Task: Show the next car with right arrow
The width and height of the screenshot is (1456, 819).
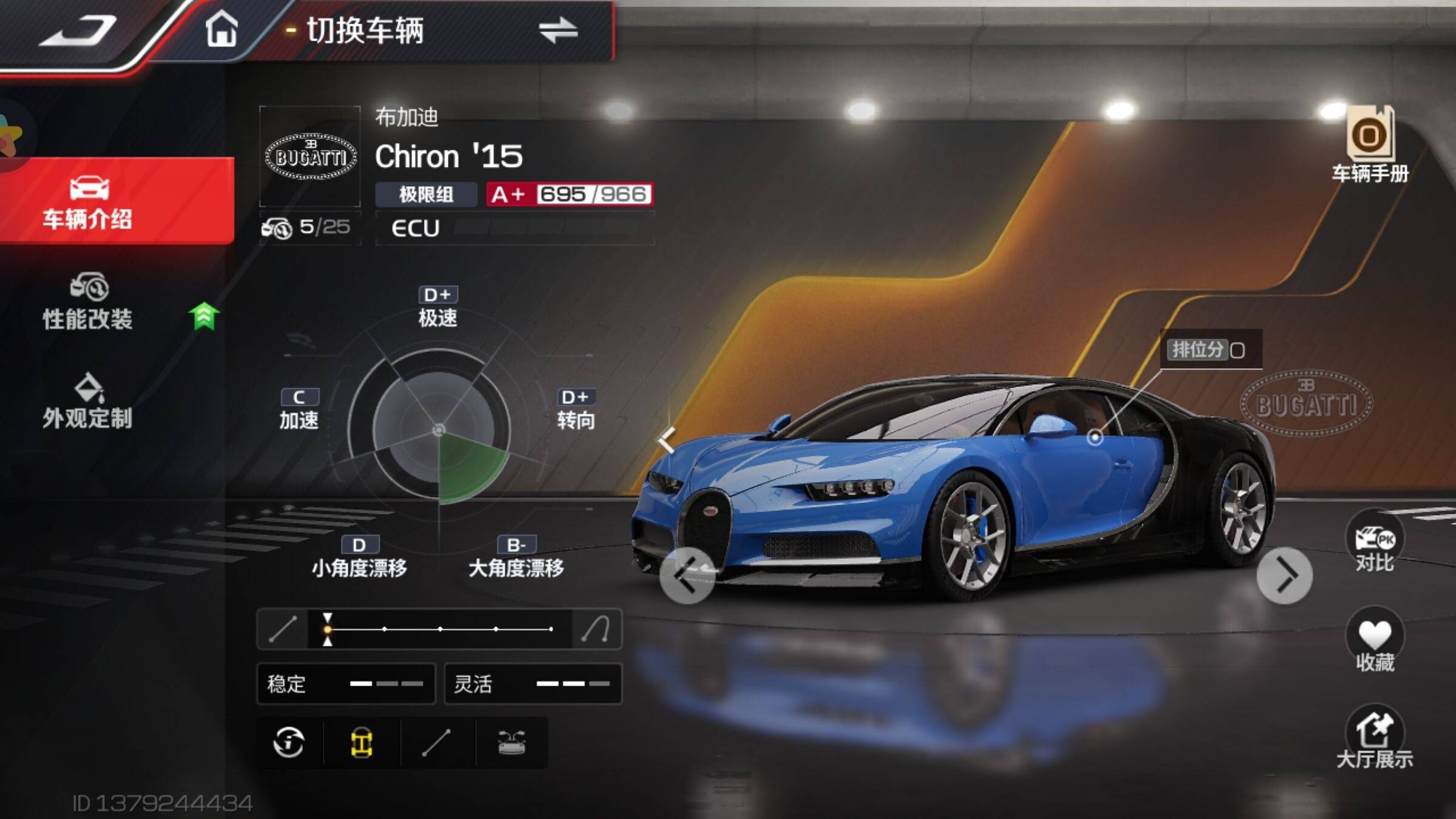Action: (x=1284, y=575)
